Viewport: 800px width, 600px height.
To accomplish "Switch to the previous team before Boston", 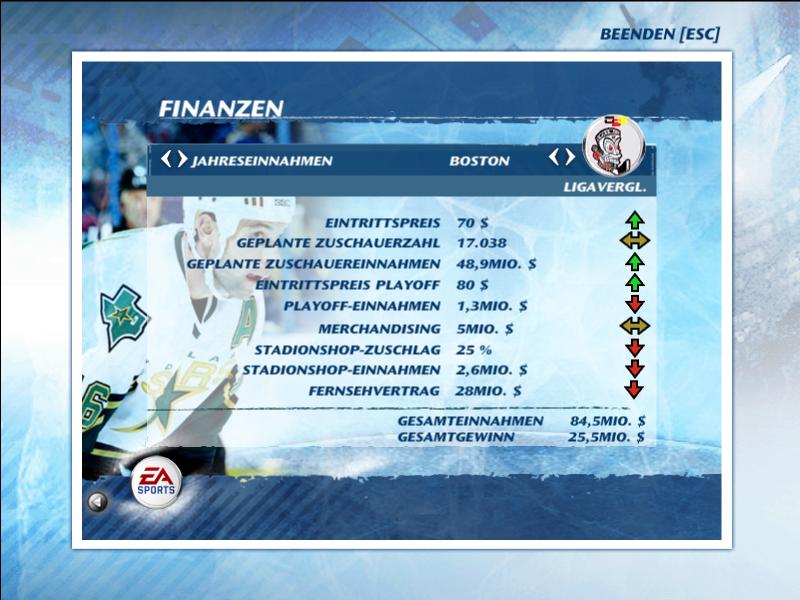I will click(x=555, y=157).
